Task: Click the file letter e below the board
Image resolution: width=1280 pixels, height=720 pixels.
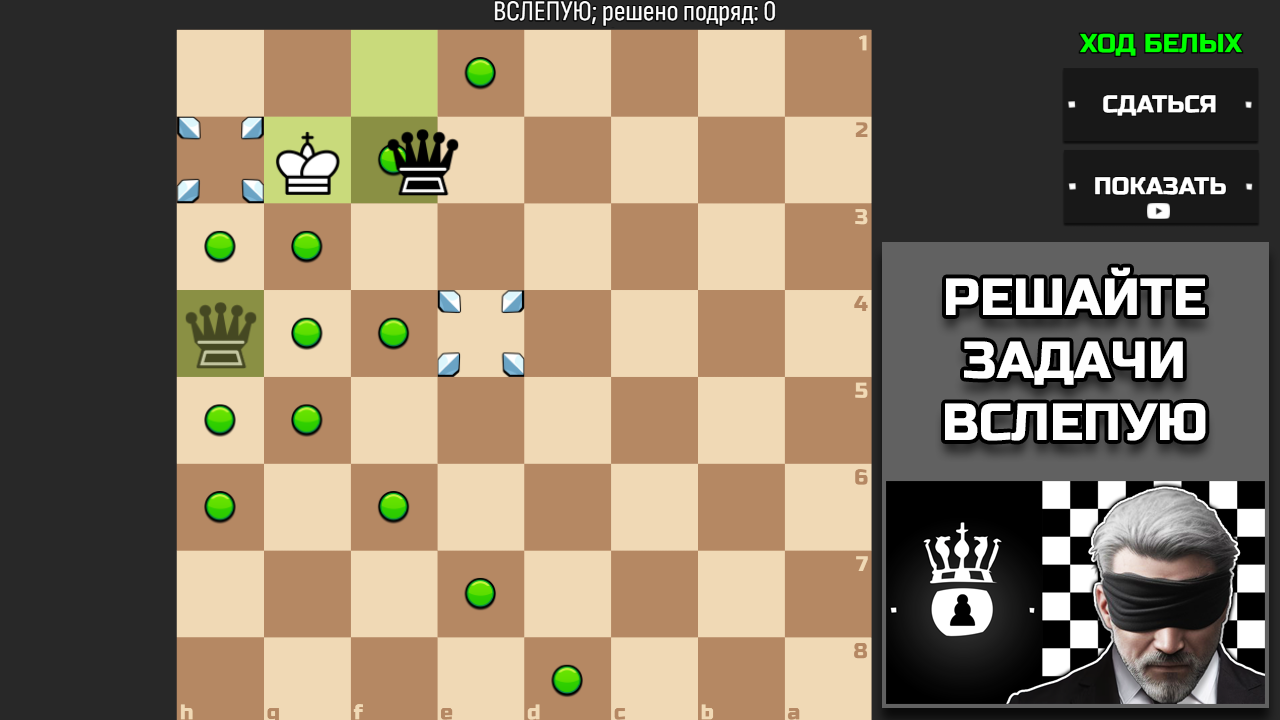Action: click(445, 713)
